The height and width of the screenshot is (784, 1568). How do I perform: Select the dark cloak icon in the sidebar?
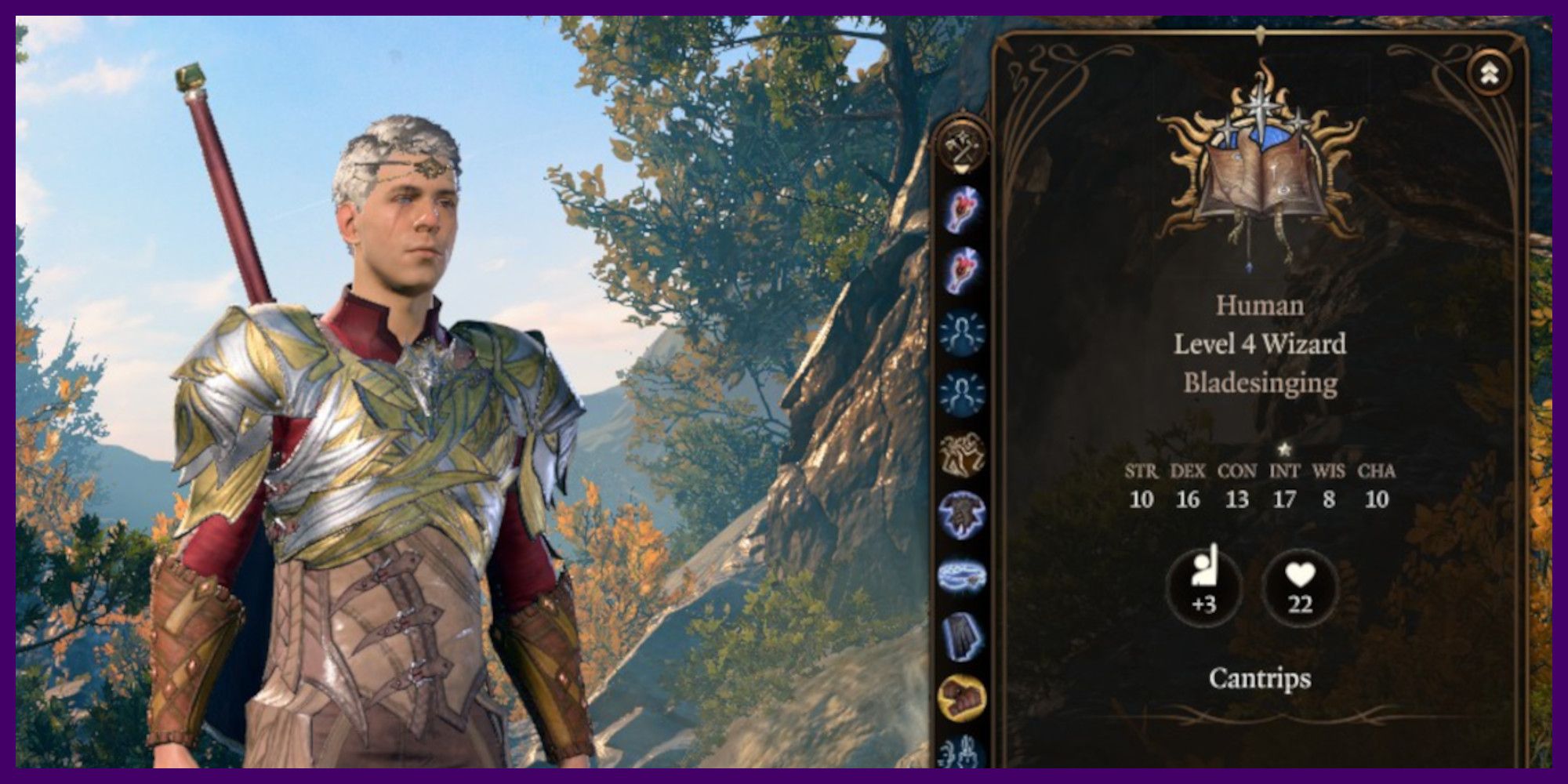[962, 636]
